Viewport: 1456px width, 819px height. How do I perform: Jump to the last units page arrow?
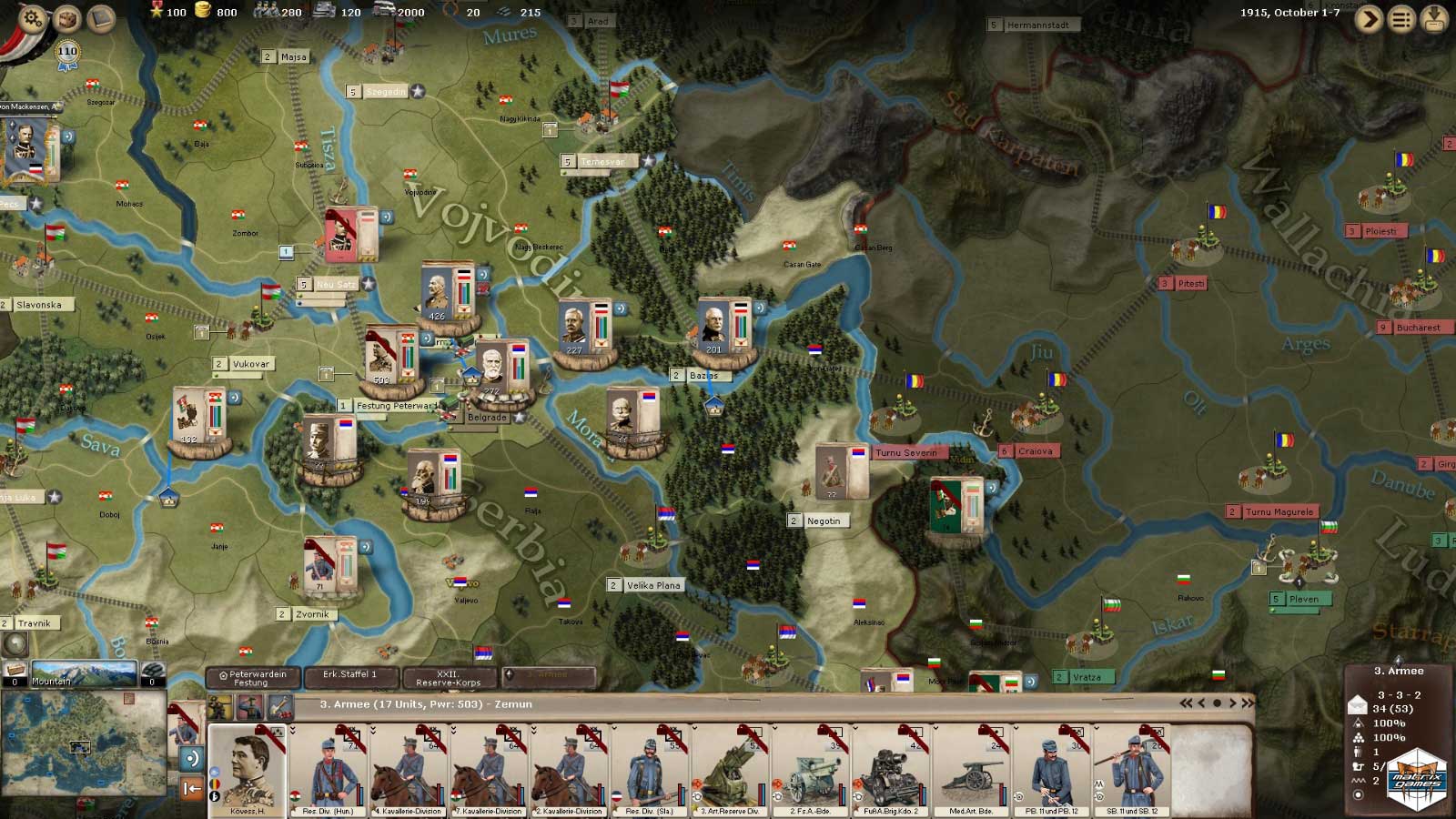click(x=1248, y=703)
